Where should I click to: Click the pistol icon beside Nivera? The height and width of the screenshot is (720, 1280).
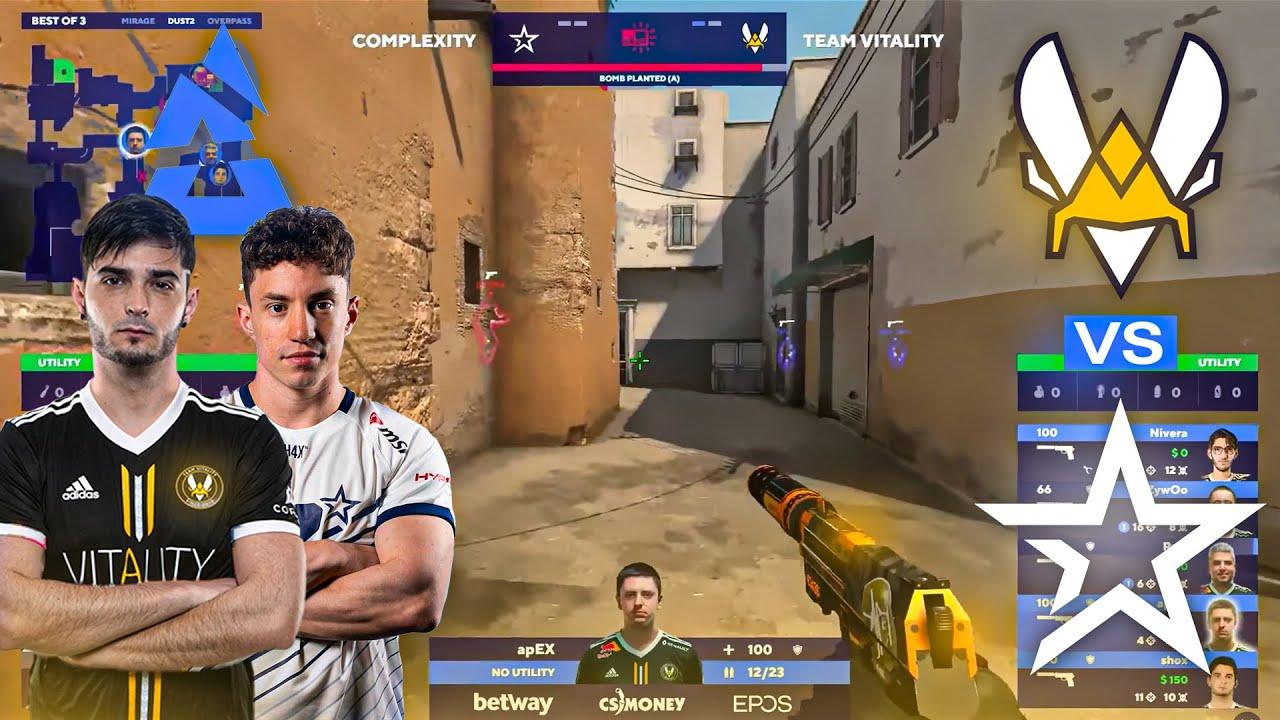(x=1055, y=452)
